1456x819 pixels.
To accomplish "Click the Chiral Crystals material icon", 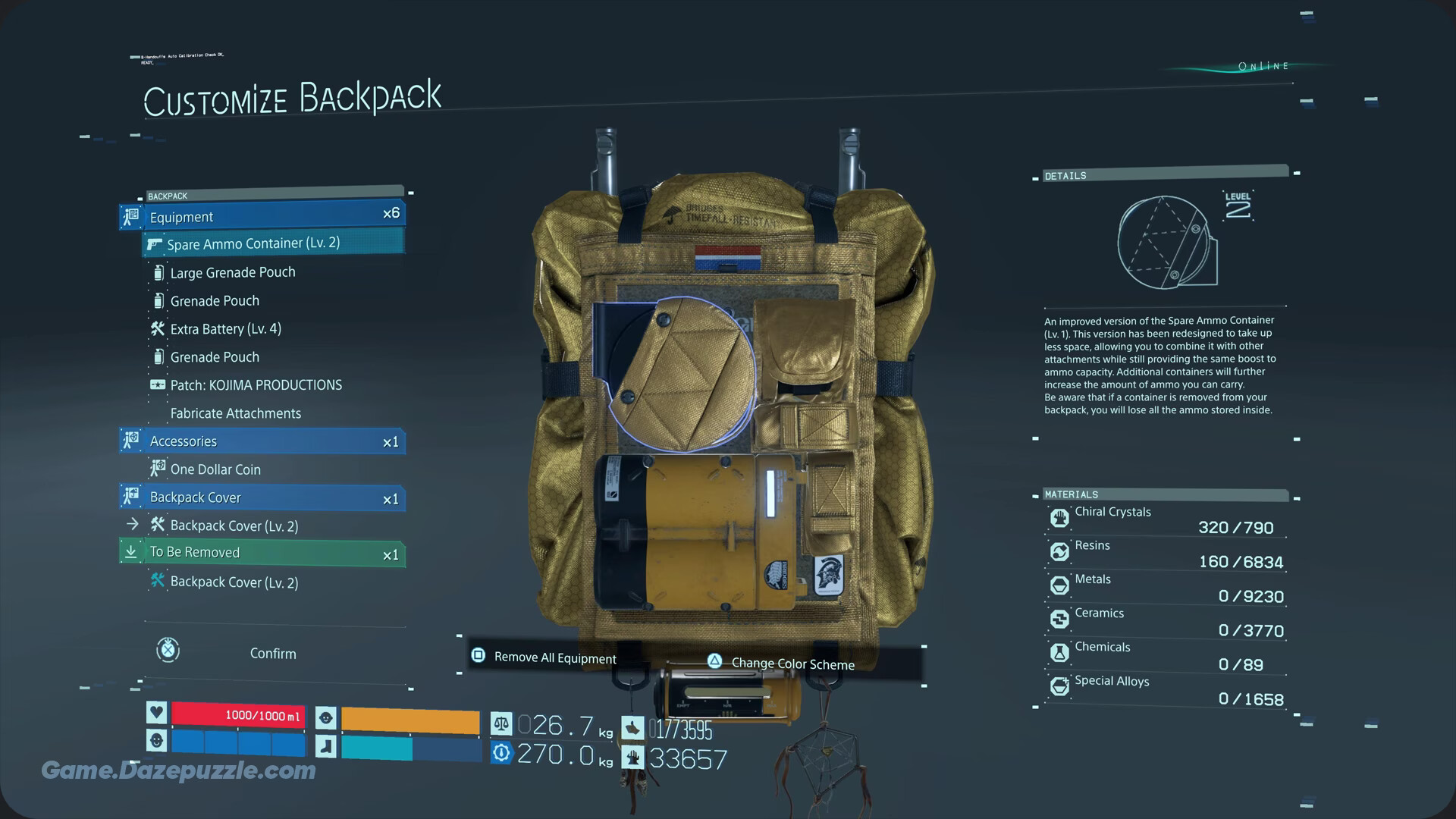I will (1059, 518).
